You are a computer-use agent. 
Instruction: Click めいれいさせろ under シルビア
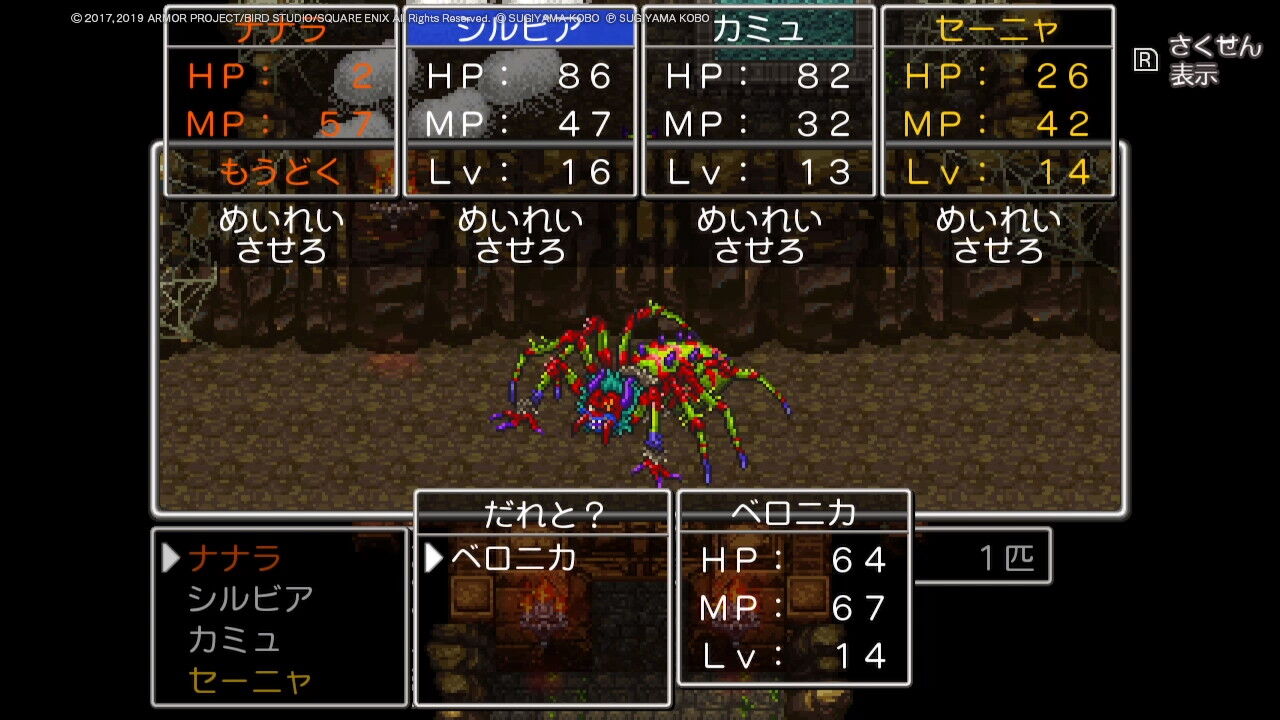pyautogui.click(x=520, y=232)
